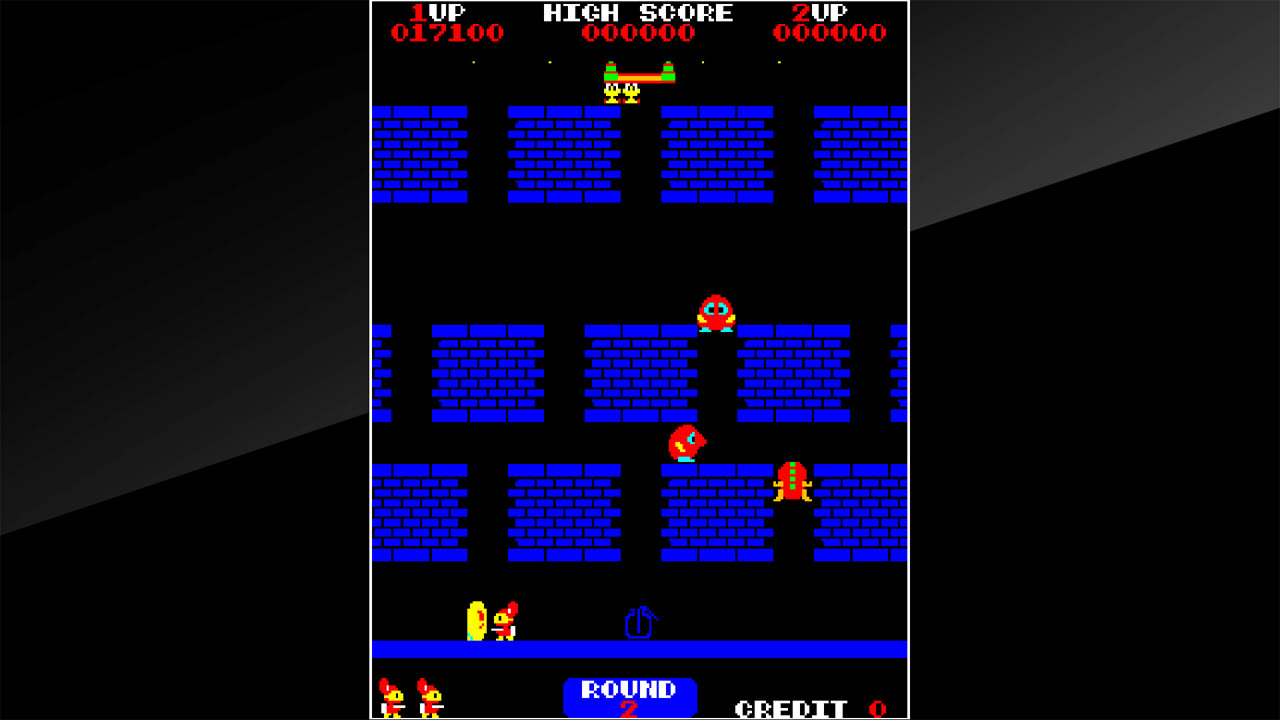Click the red bird standing beside the cage
Screen dimensions: 1280x720
503,625
